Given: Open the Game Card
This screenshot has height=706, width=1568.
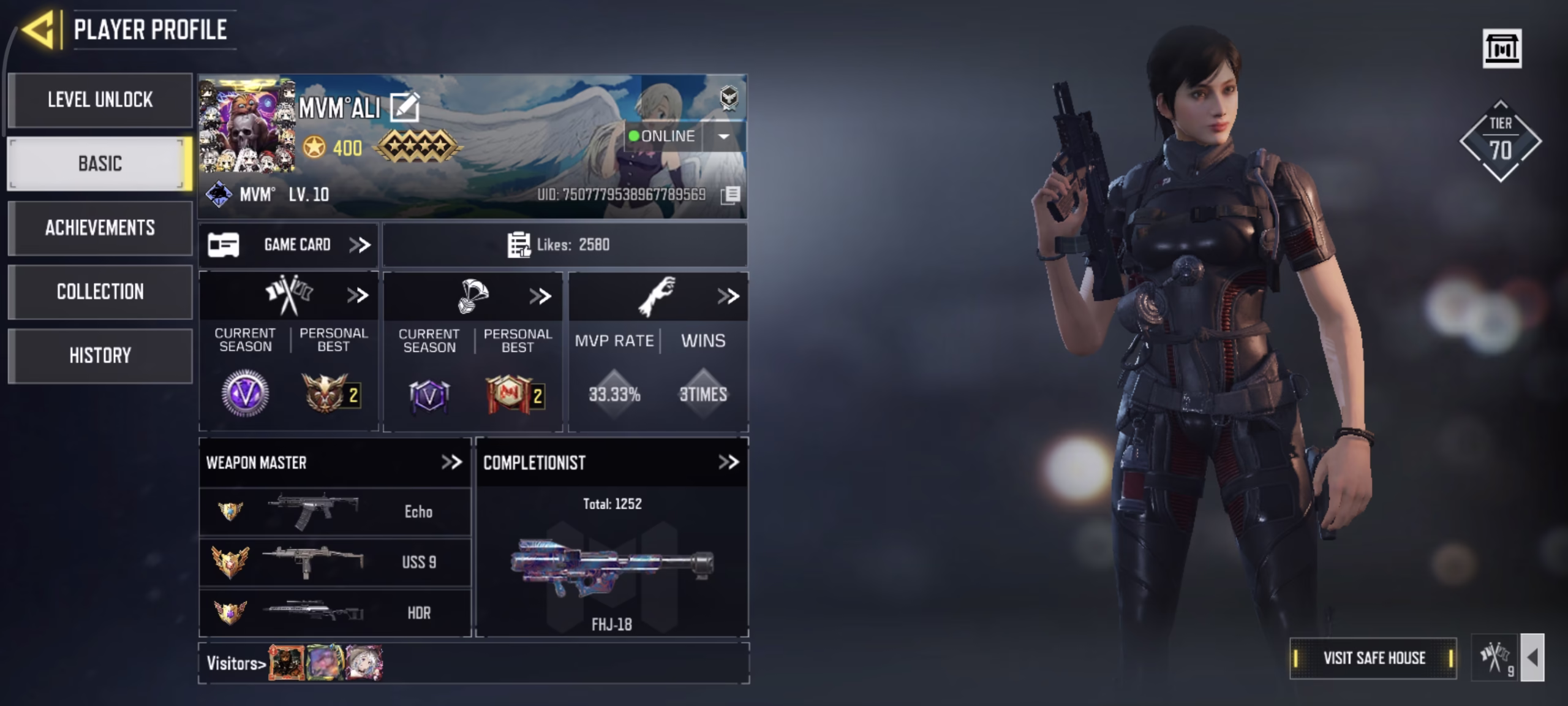Looking at the screenshot, I should click(x=288, y=245).
